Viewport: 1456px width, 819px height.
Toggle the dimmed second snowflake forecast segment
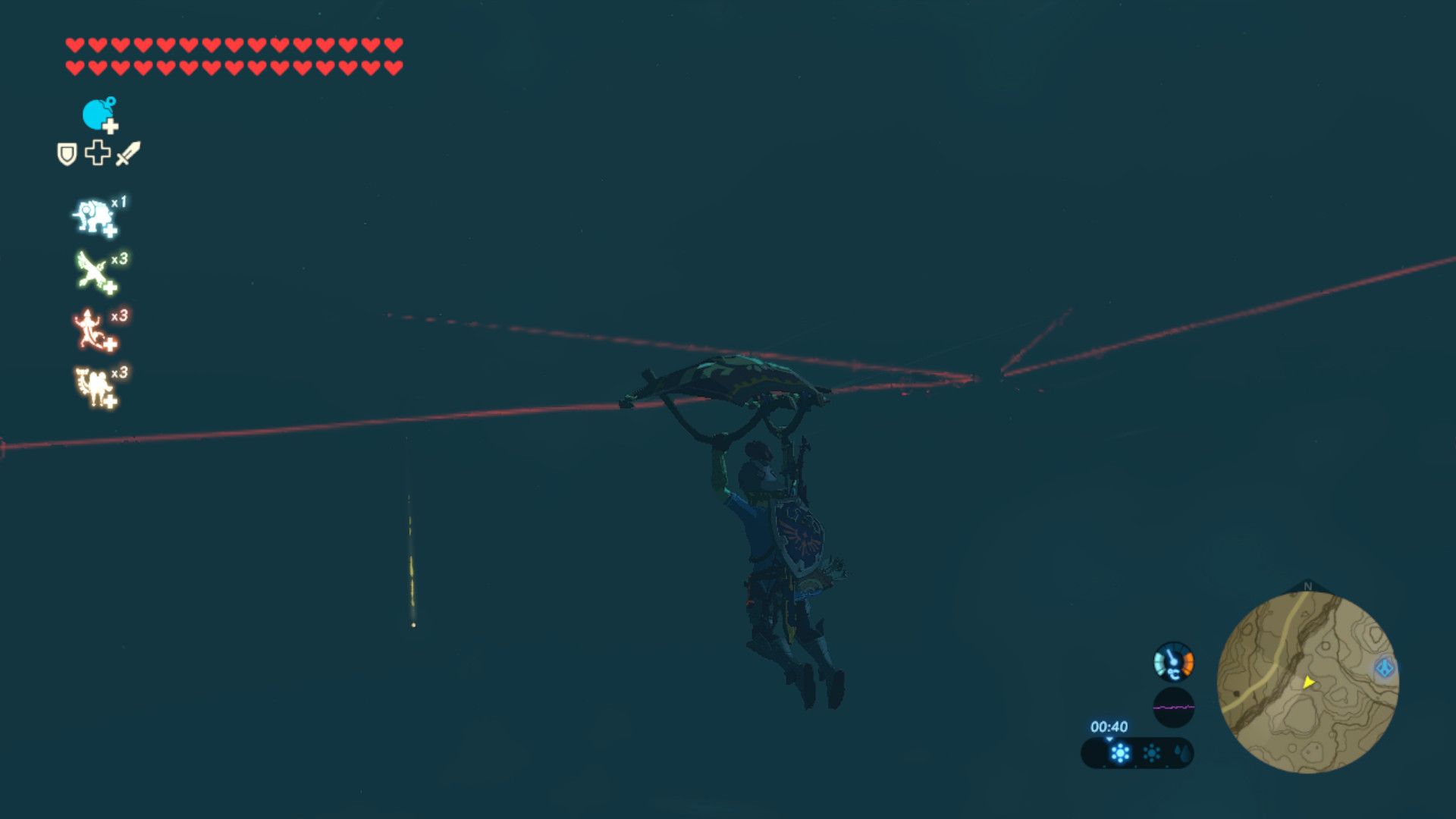pos(1150,754)
